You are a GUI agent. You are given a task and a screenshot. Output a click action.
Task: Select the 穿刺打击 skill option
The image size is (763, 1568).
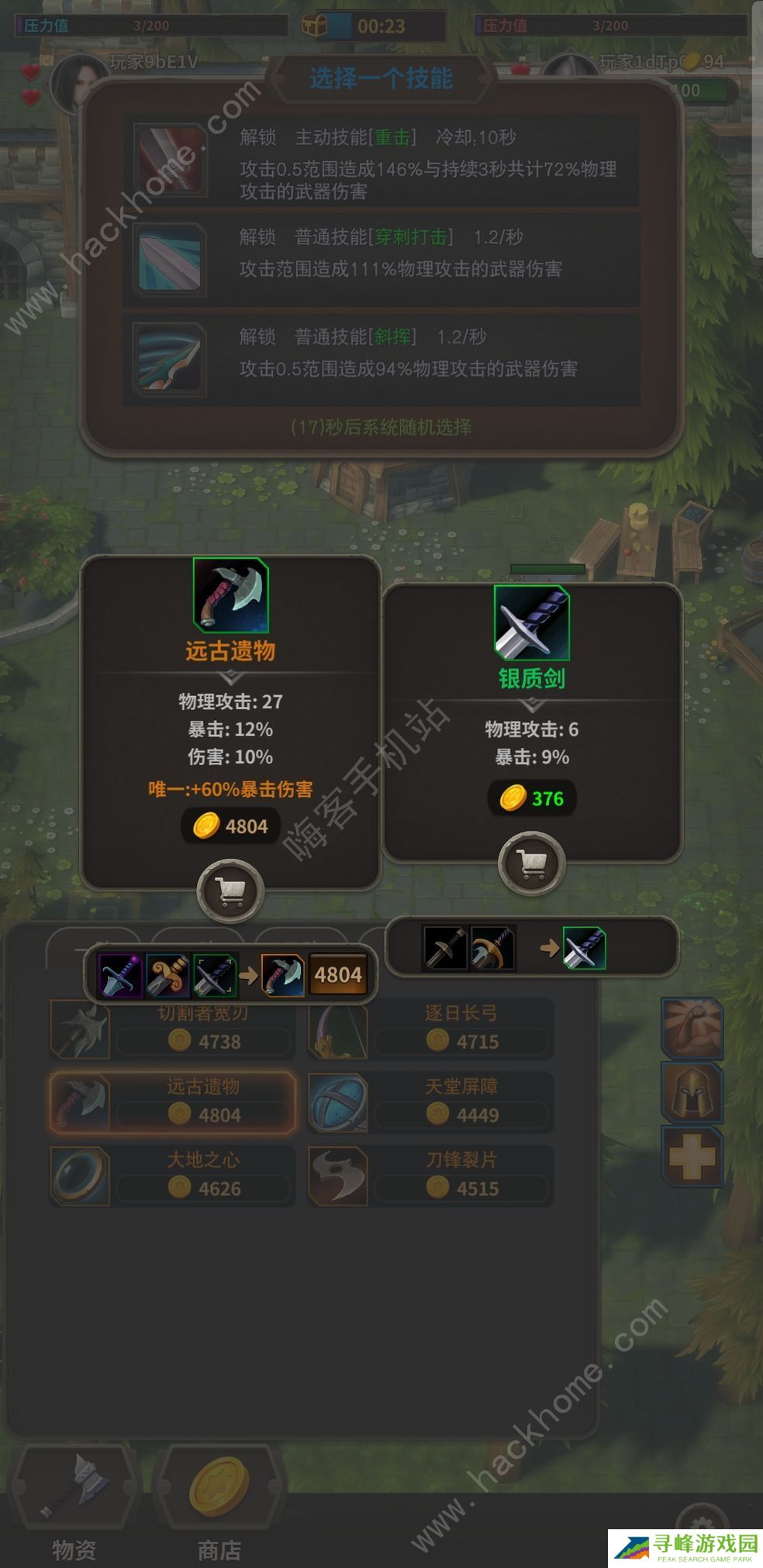pos(381,259)
